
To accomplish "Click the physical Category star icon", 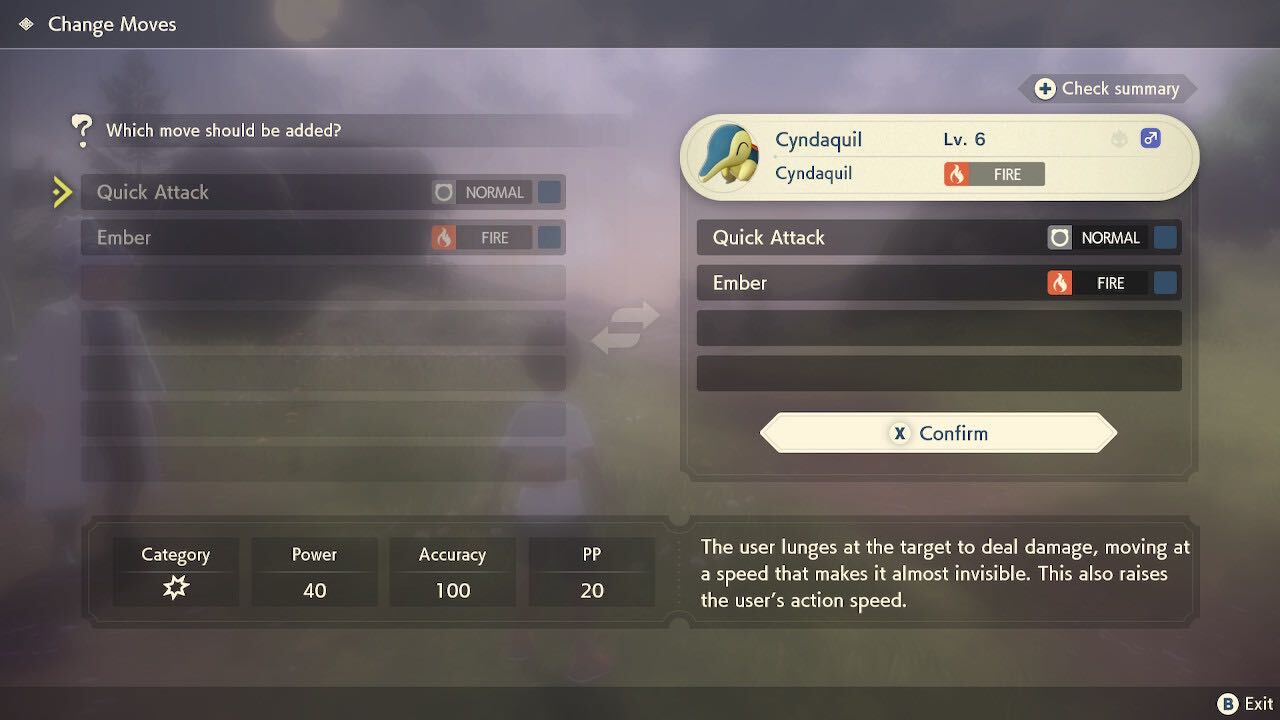I will coord(176,589).
